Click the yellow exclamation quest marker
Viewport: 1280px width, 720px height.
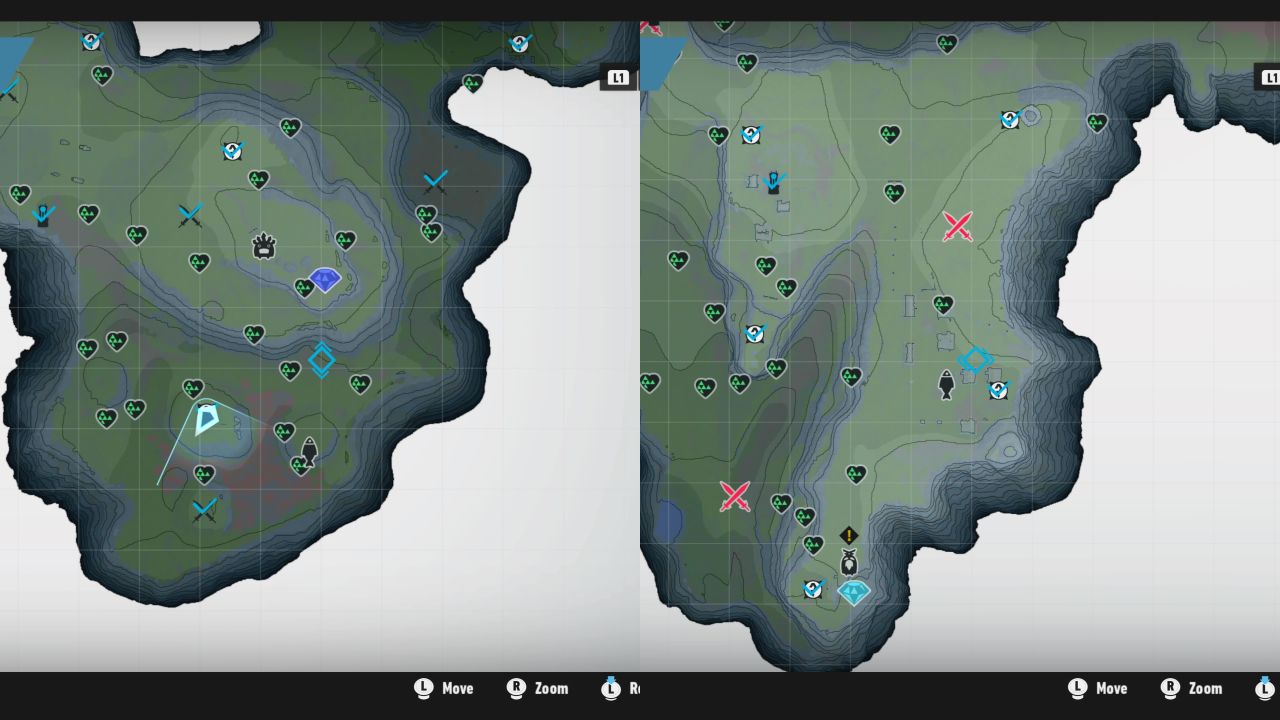pyautogui.click(x=848, y=536)
